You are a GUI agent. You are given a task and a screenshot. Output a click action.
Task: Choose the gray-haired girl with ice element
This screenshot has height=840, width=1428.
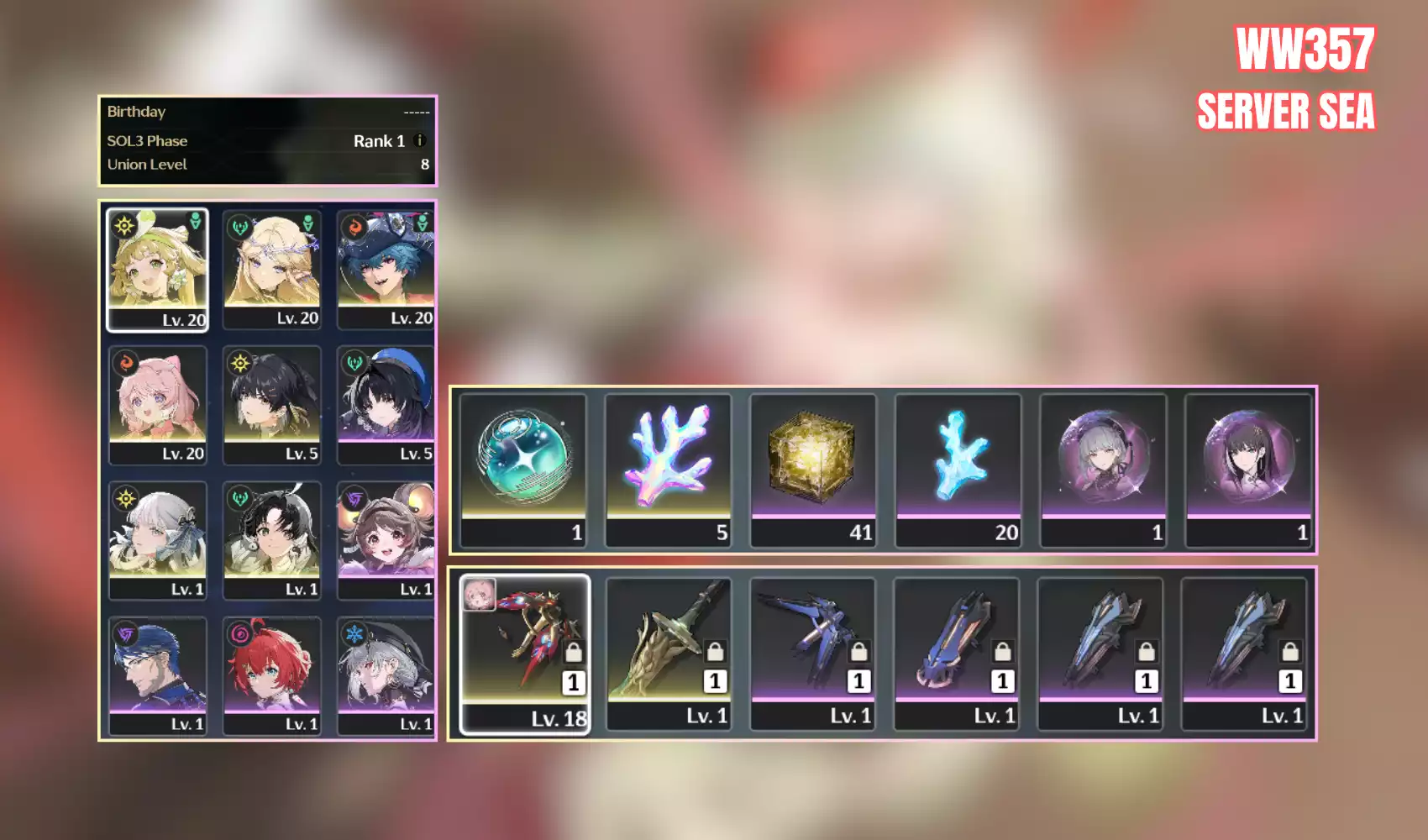386,675
